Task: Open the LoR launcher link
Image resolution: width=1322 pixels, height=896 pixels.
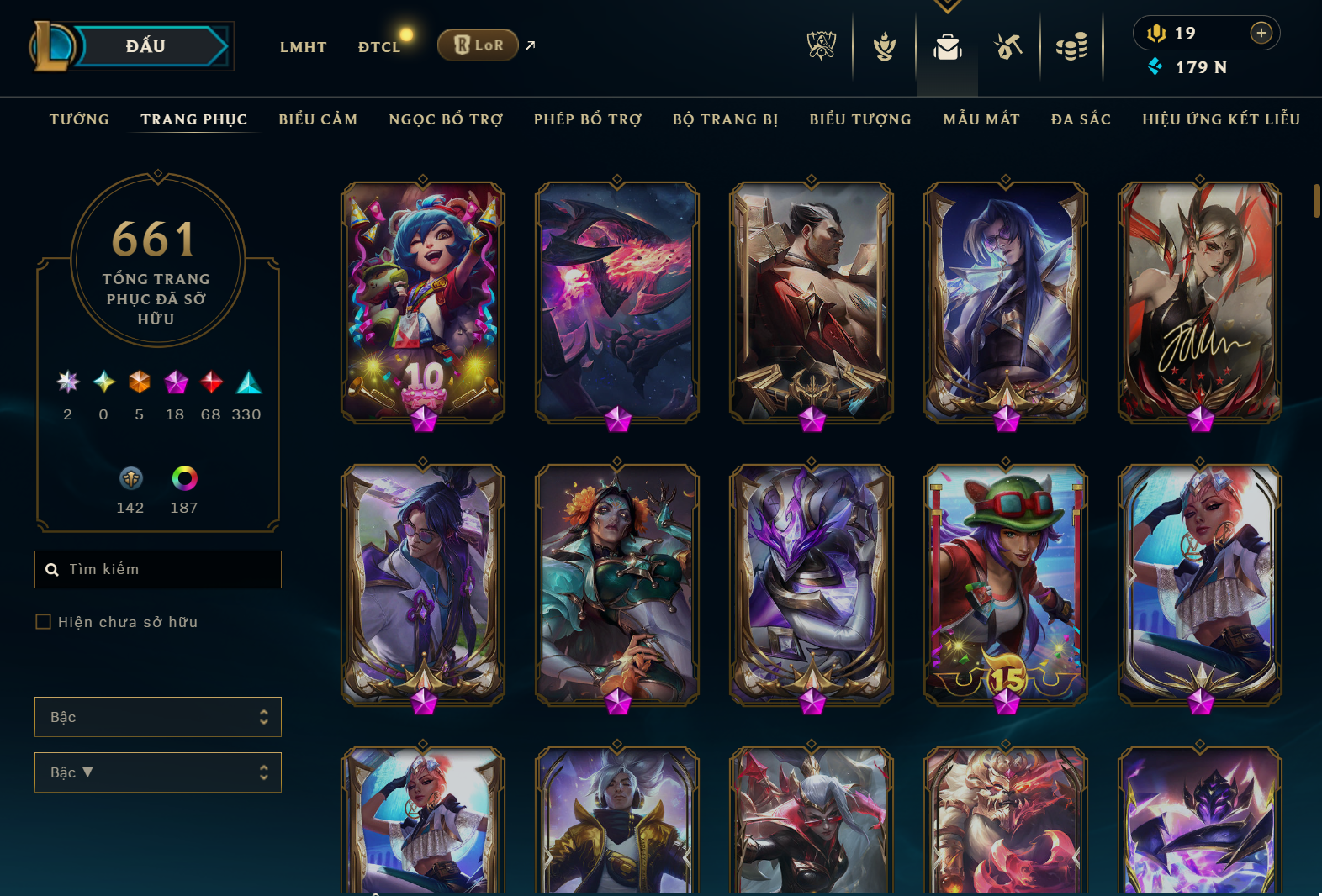Action: pyautogui.click(x=478, y=45)
